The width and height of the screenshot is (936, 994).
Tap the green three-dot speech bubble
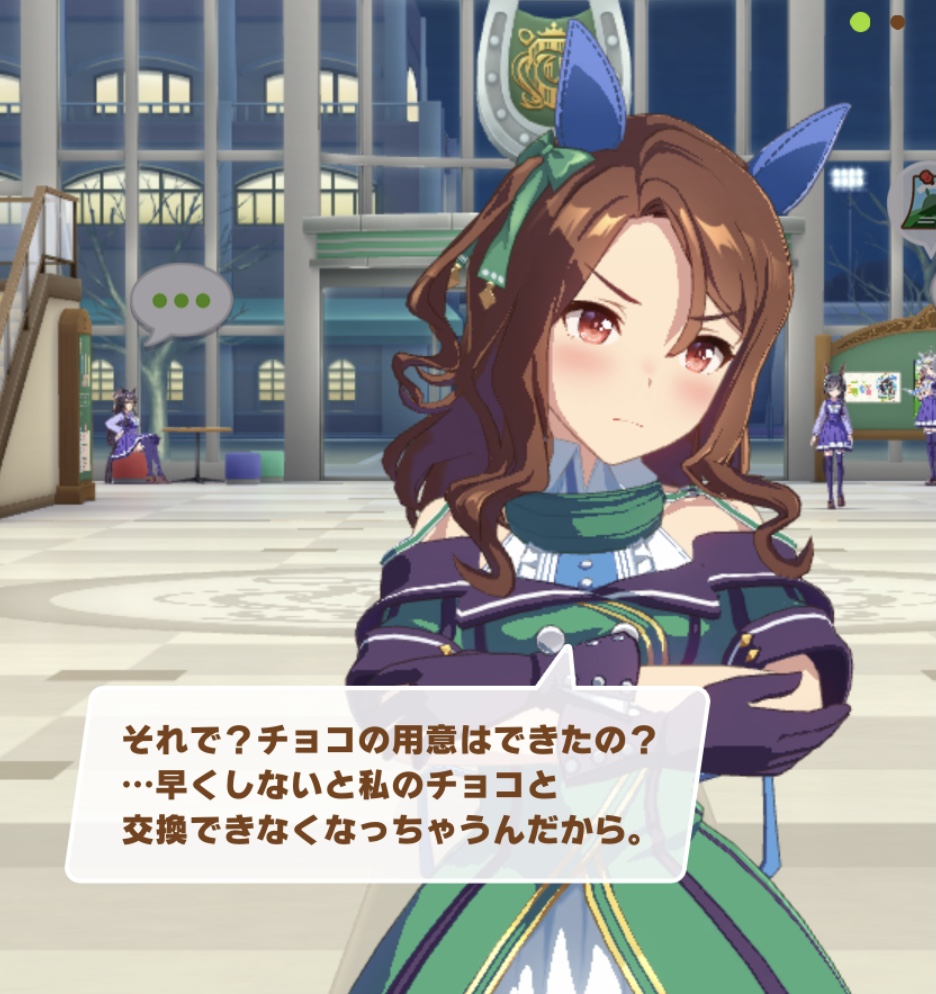181,300
